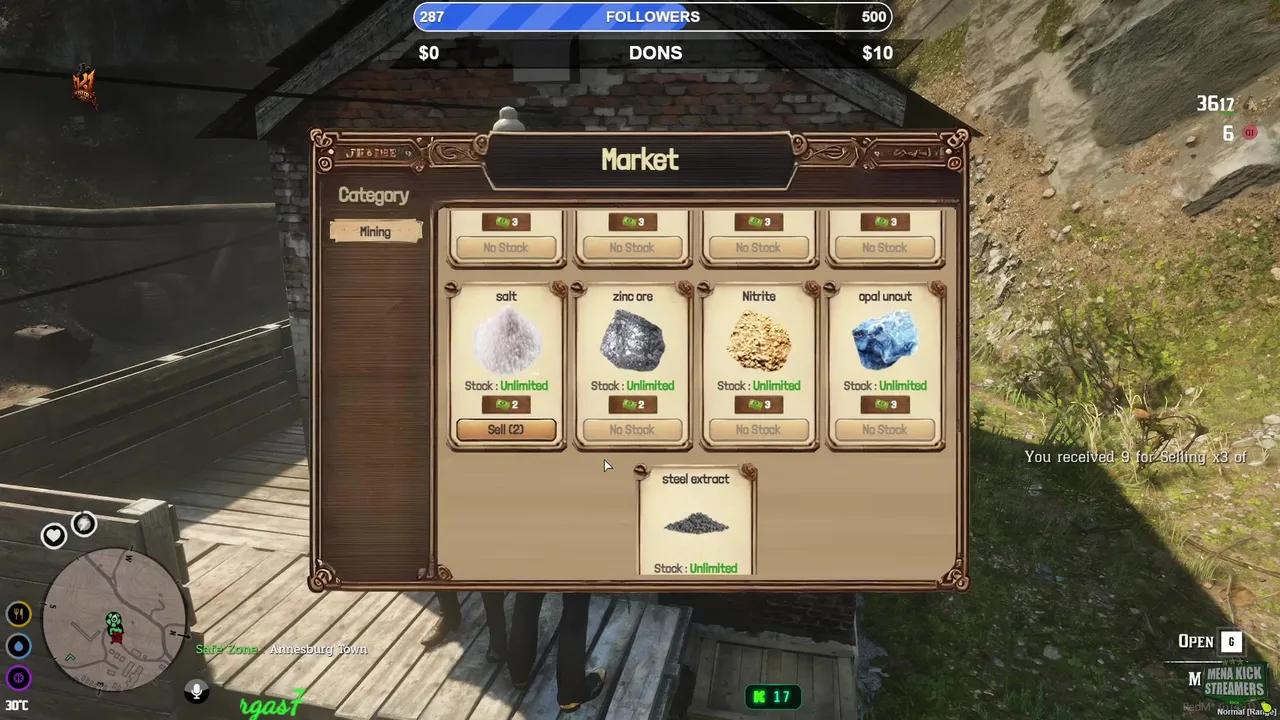This screenshot has width=1280, height=720.
Task: Sell the two salt items
Action: (x=506, y=430)
